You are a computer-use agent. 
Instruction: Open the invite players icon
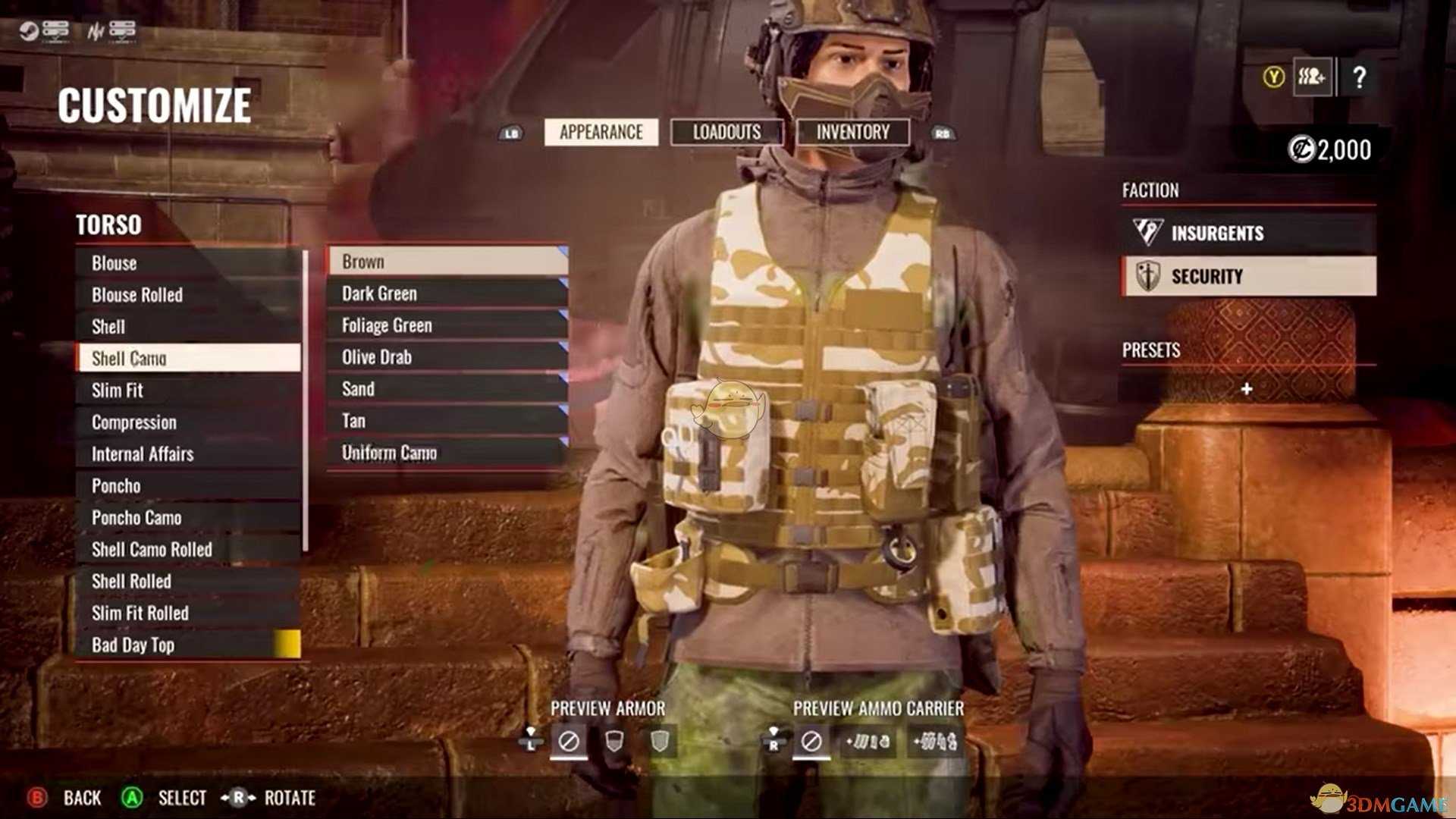pyautogui.click(x=1312, y=77)
